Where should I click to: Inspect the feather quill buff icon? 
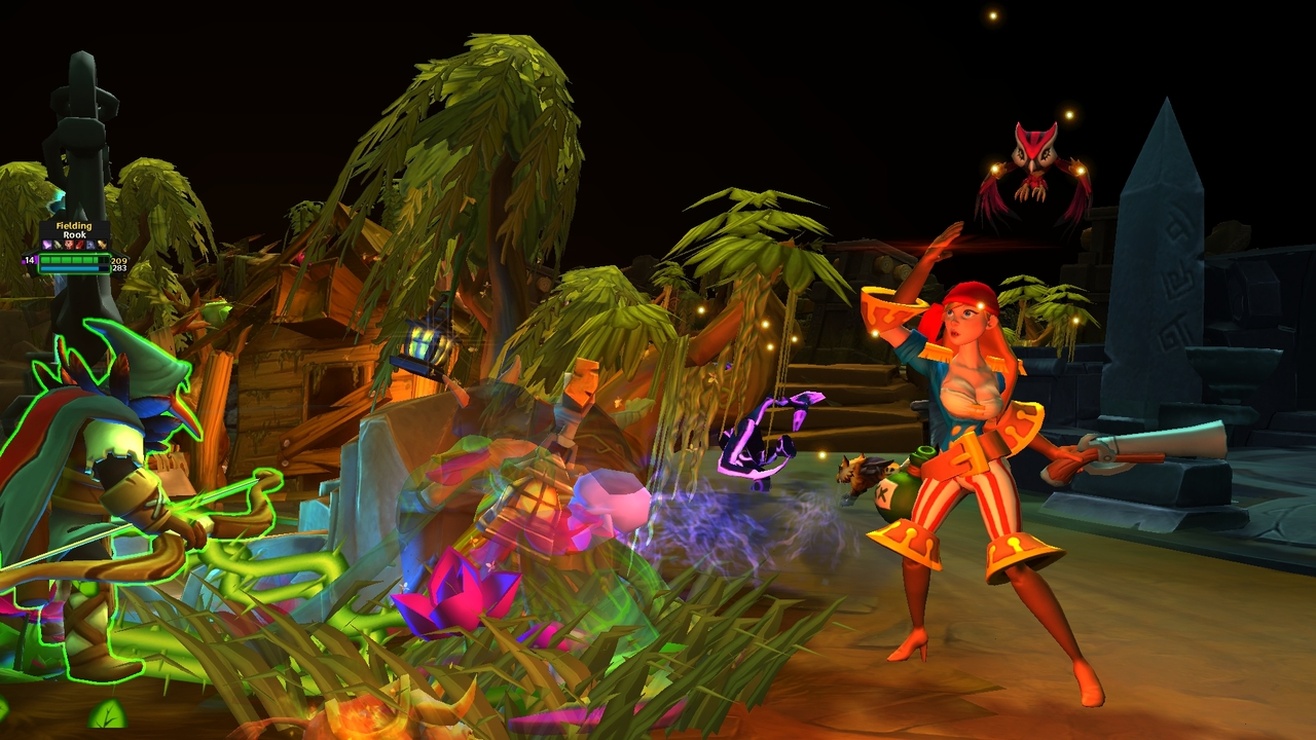[58, 245]
